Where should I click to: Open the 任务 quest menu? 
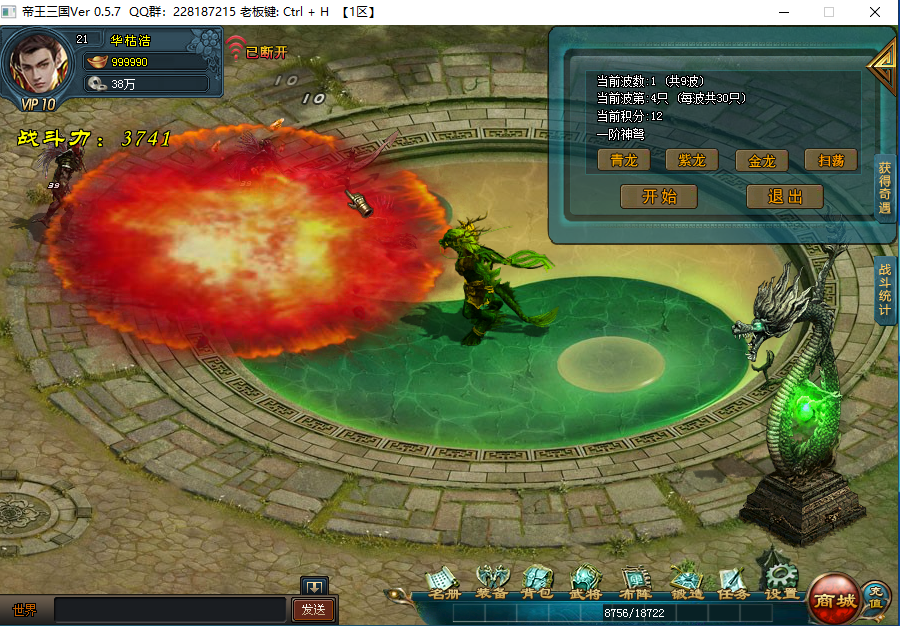point(733,582)
